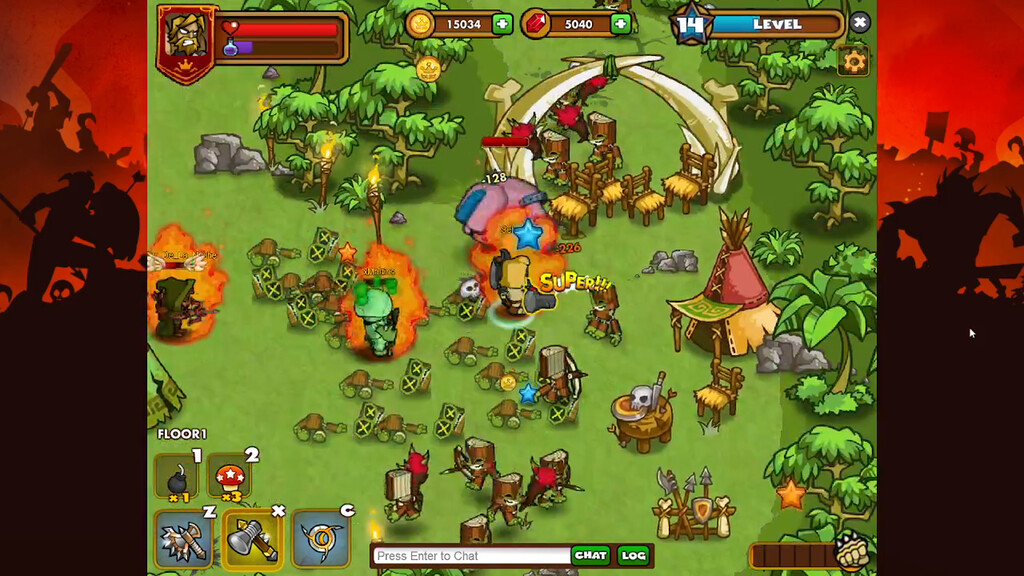Image resolution: width=1024 pixels, height=576 pixels.
Task: Activate the hammer ability
Action: (x=250, y=538)
